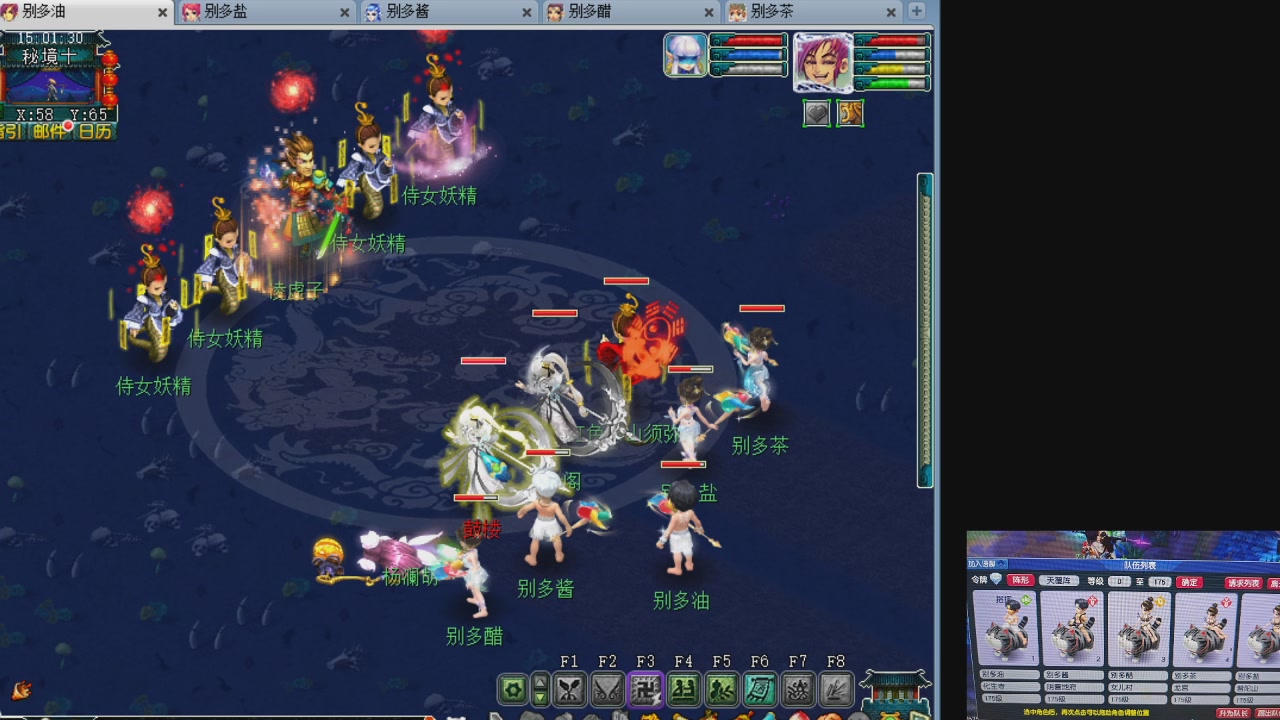Click the up arrow stepper beside the gear icon

point(541,682)
